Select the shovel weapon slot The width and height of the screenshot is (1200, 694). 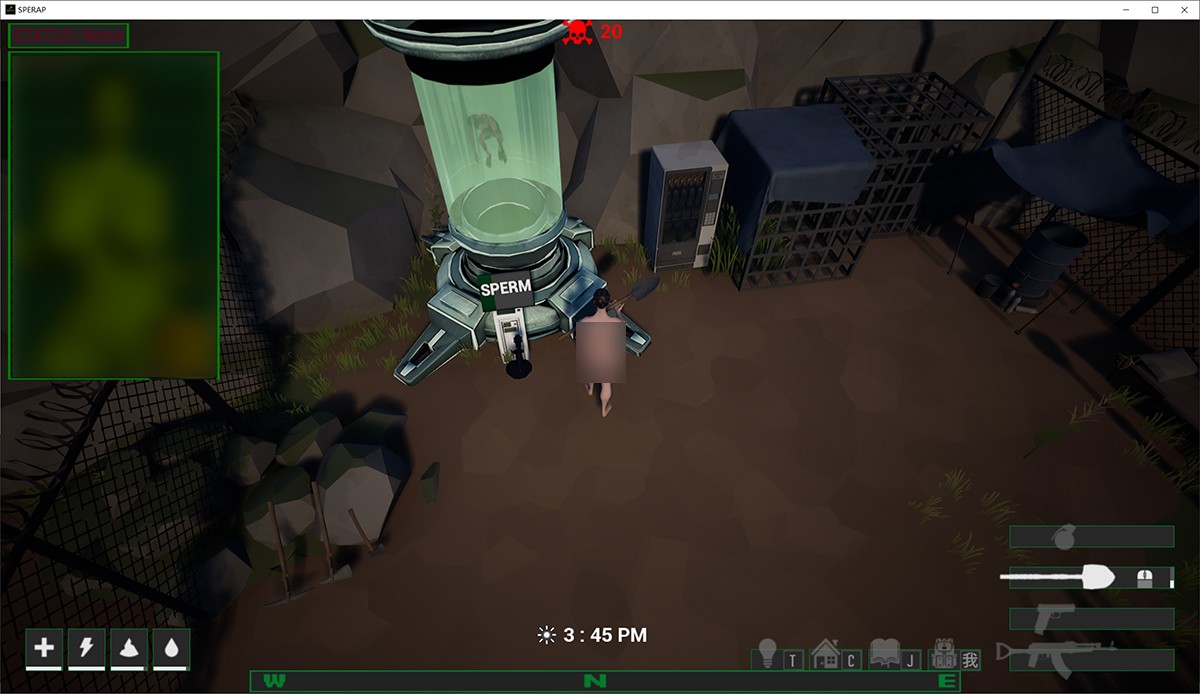pos(1091,577)
